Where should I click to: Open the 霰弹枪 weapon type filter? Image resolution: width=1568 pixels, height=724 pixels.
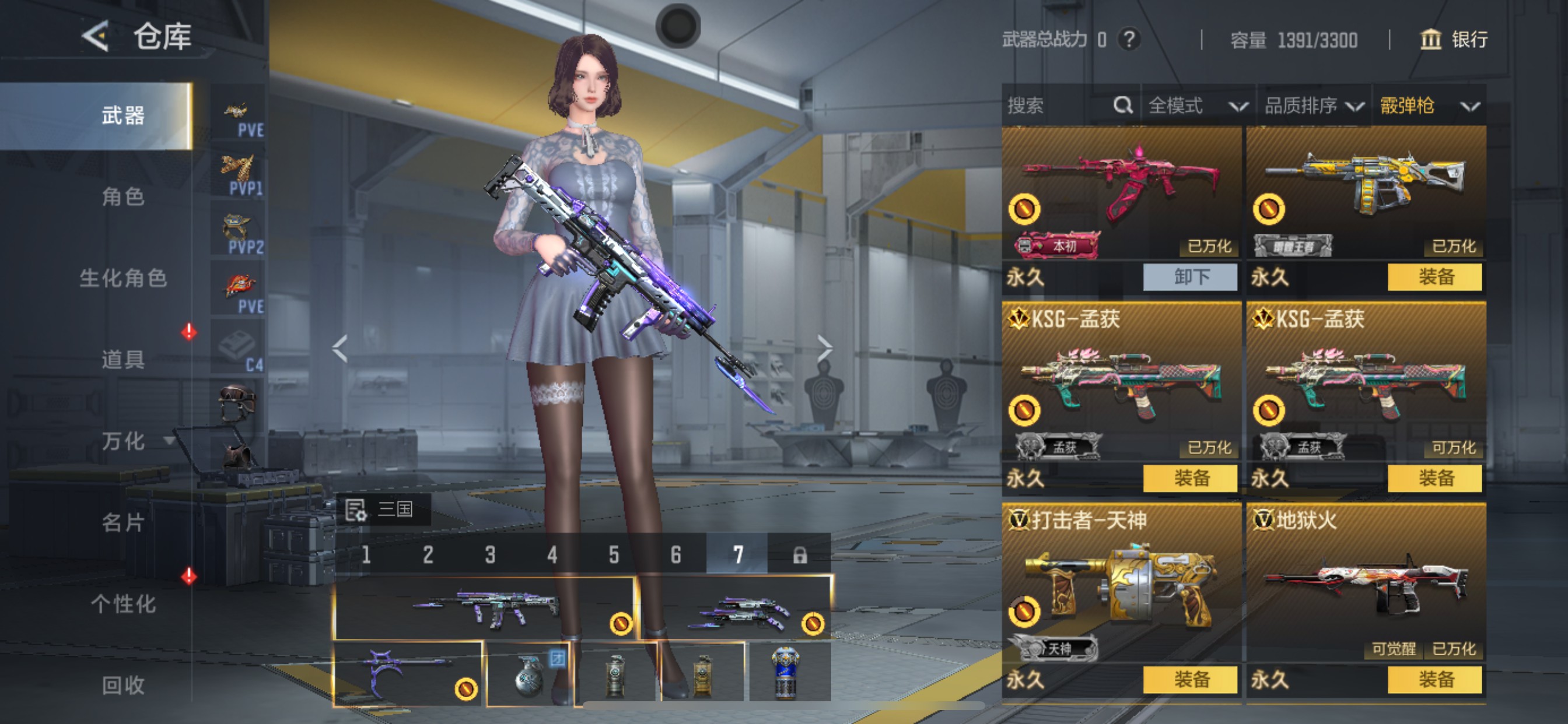(1428, 106)
